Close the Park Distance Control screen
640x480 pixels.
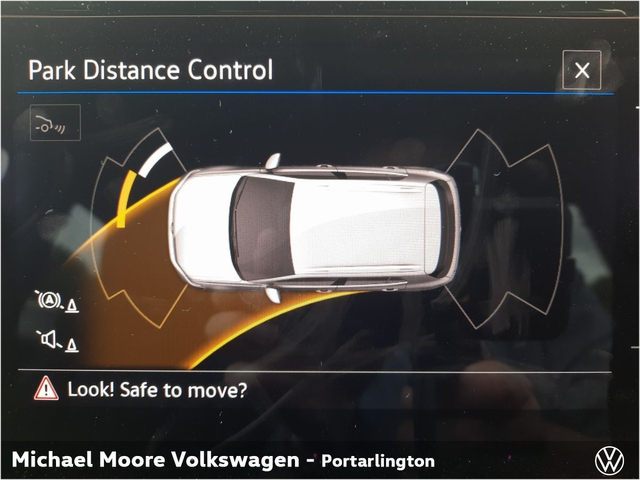[x=581, y=71]
